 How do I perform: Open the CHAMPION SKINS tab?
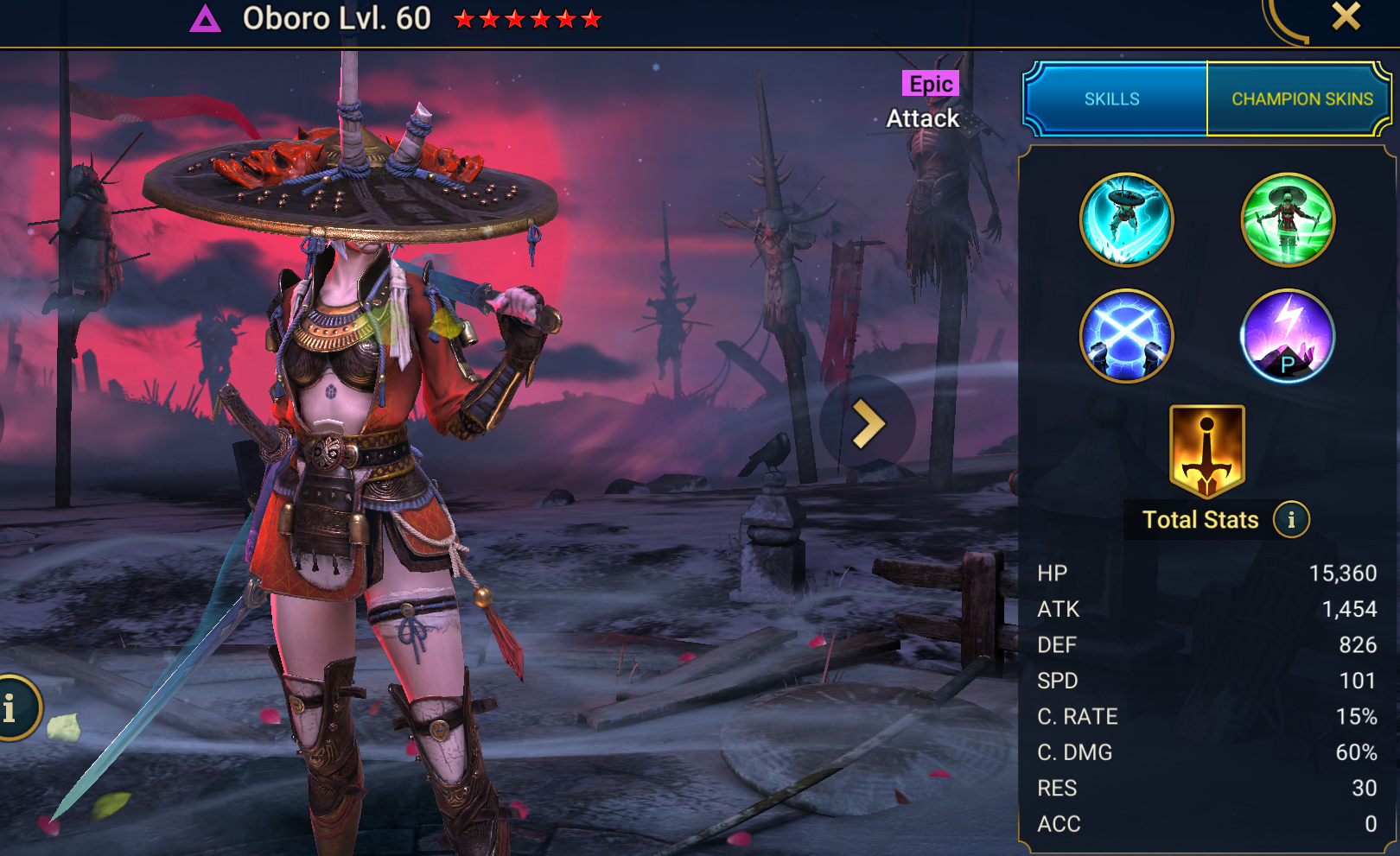pyautogui.click(x=1301, y=98)
